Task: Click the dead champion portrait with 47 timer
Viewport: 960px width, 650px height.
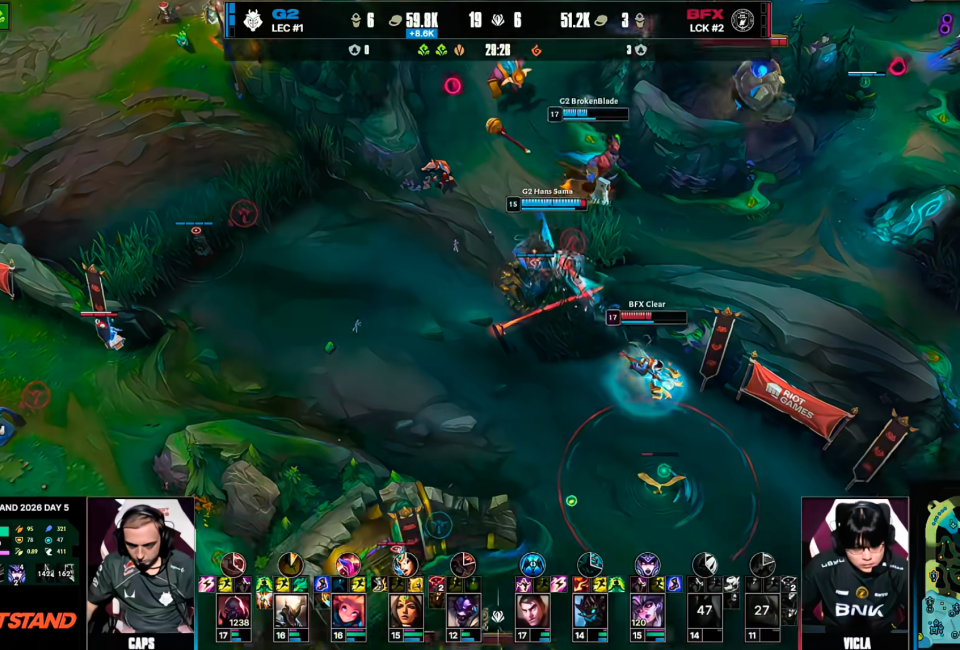Action: click(x=705, y=610)
